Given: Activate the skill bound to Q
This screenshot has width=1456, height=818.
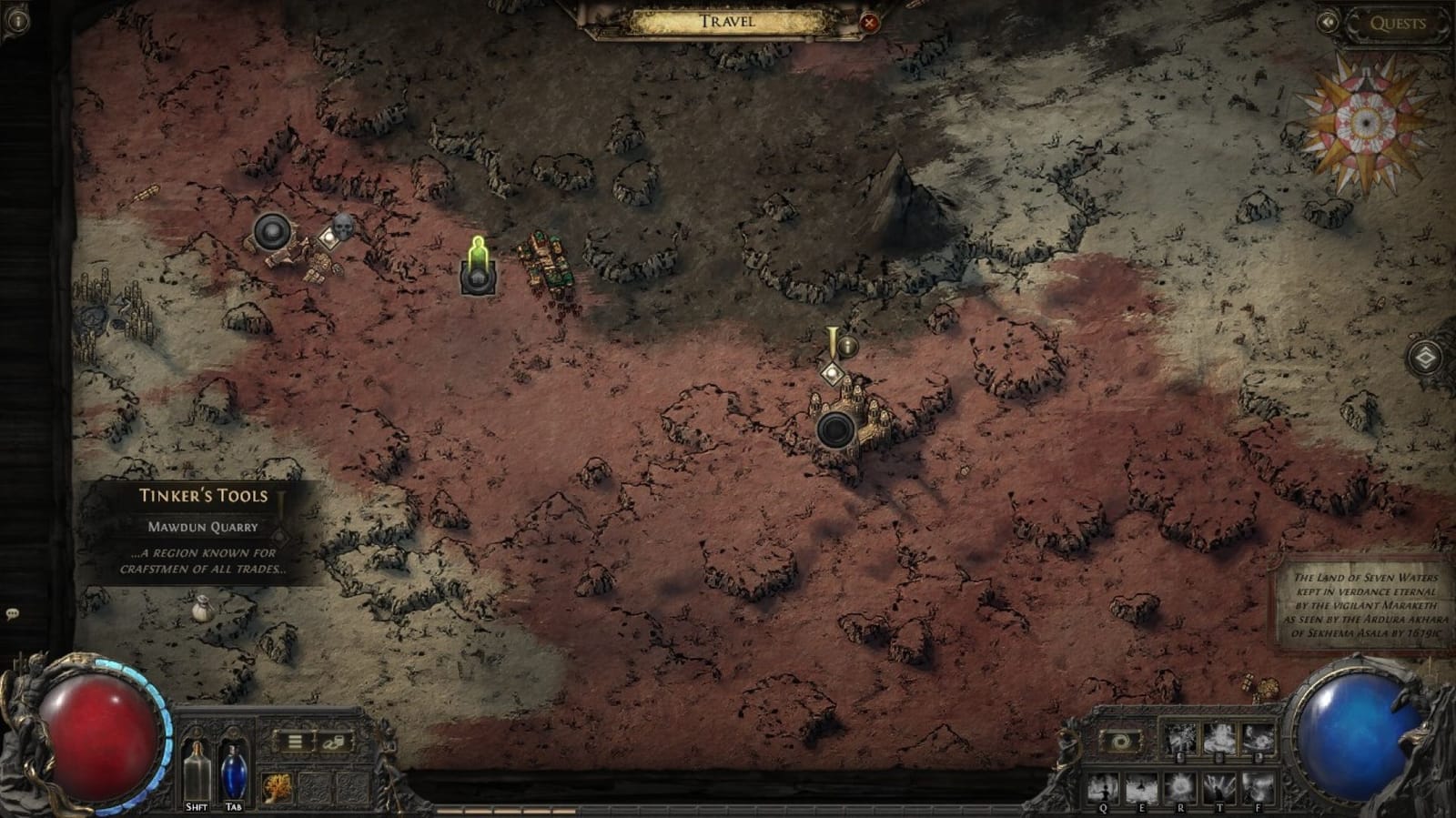Looking at the screenshot, I should tap(1104, 787).
